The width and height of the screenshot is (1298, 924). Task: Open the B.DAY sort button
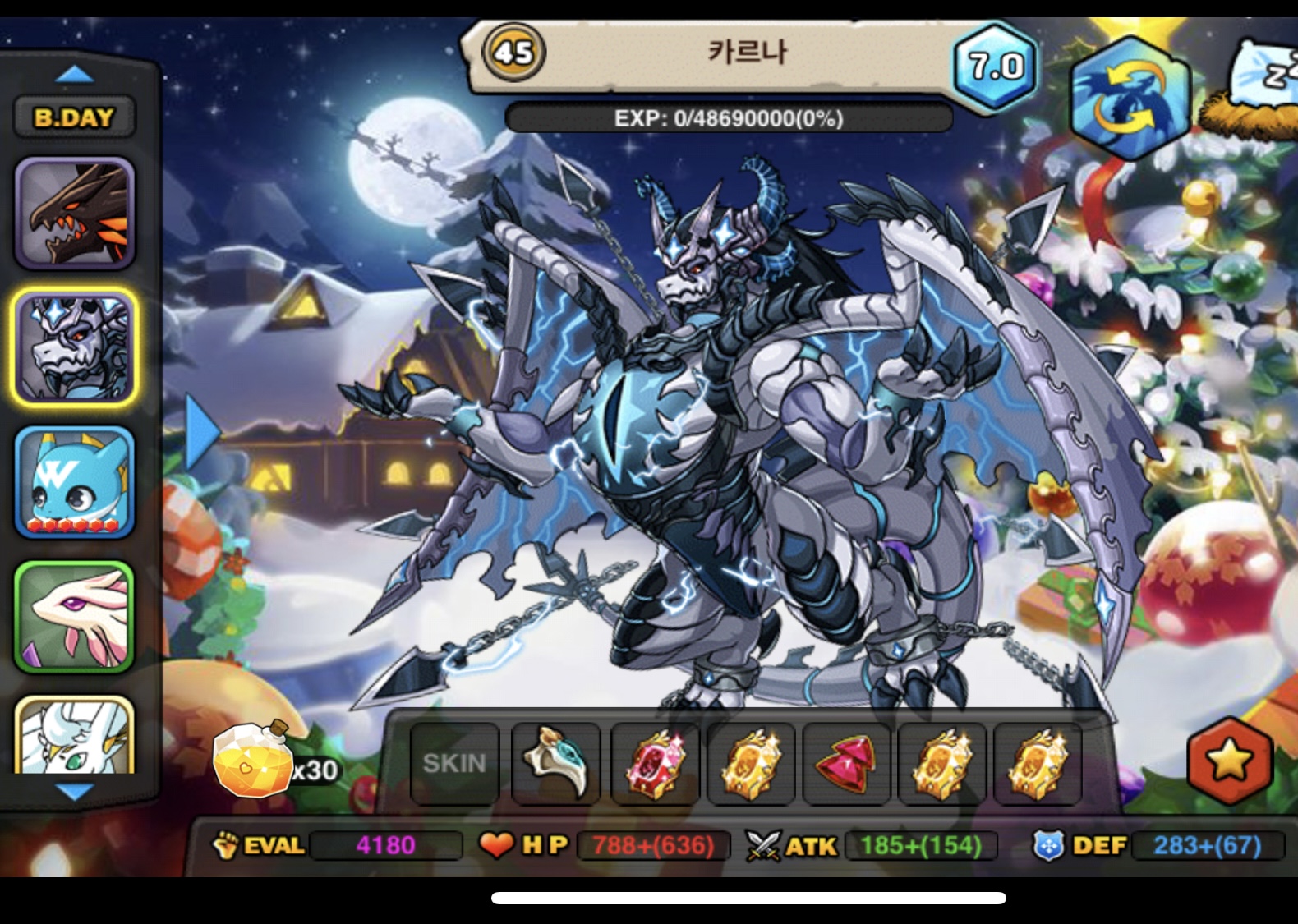(x=74, y=117)
